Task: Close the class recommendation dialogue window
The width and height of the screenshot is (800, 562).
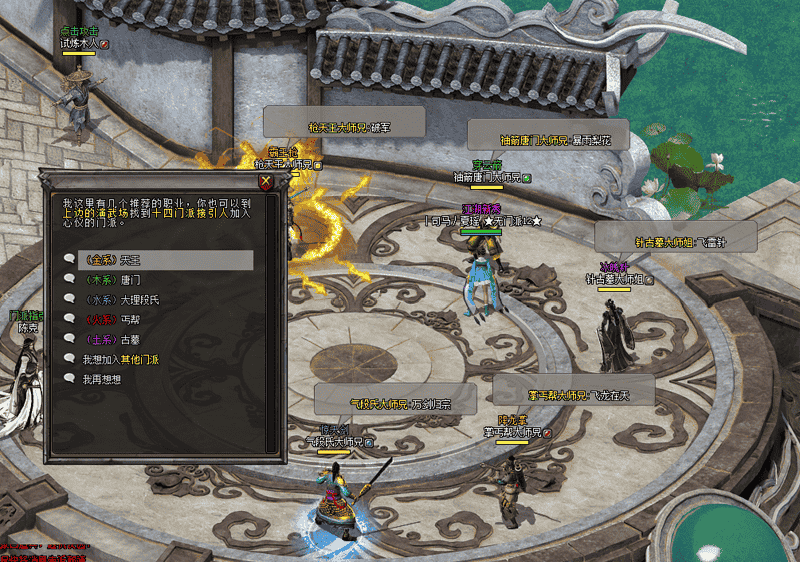Action: click(265, 182)
